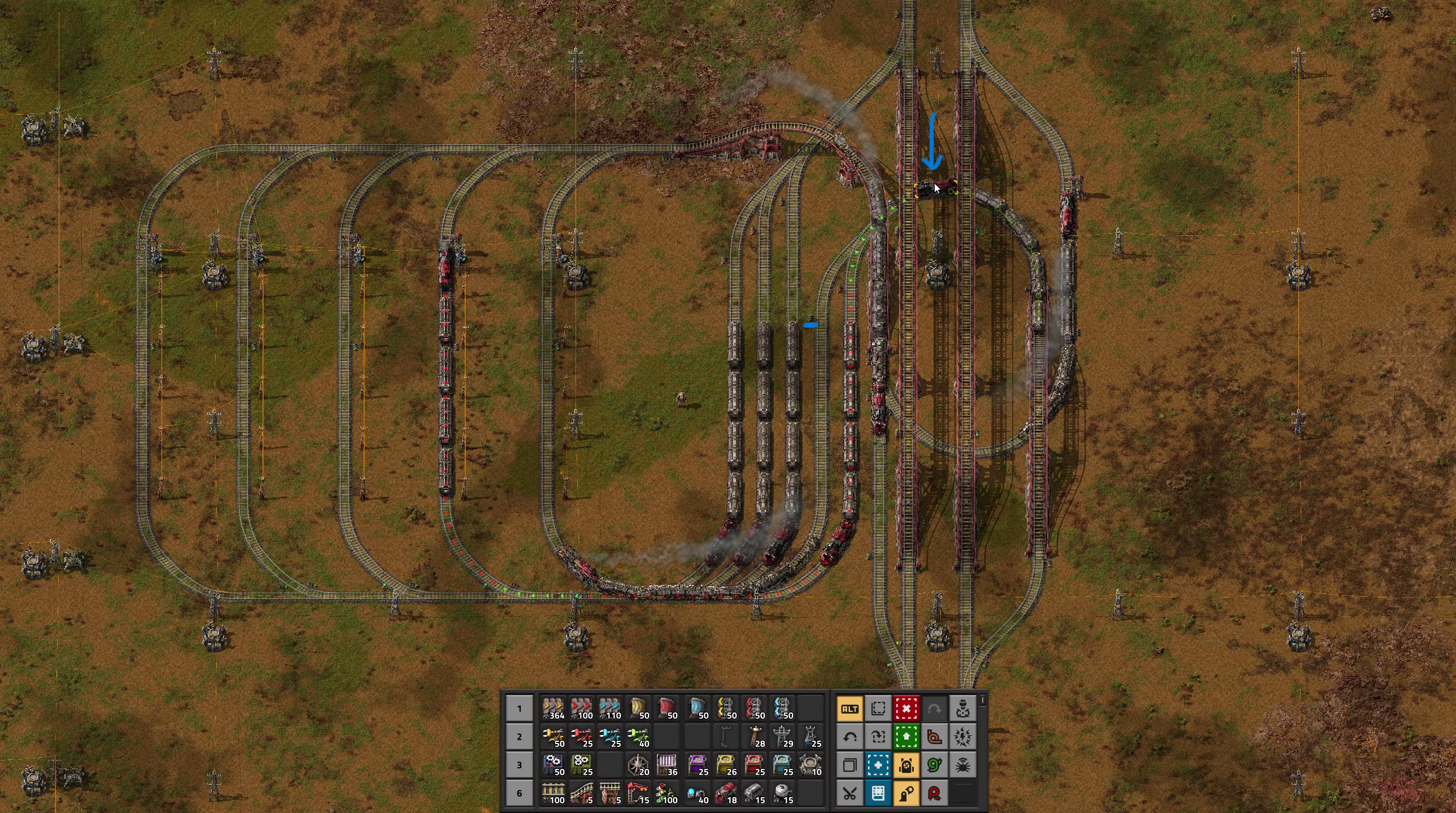Choose the roboport slot showing 10
Viewport: 1456px width, 813px height.
(x=811, y=765)
